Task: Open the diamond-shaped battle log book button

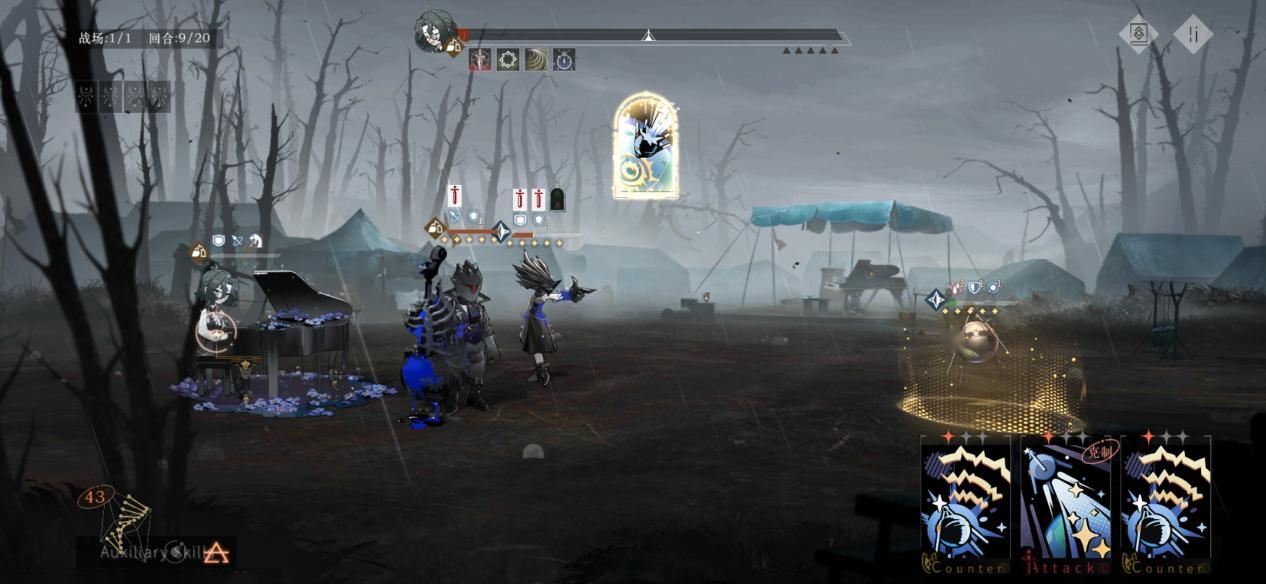Action: pos(1138,34)
